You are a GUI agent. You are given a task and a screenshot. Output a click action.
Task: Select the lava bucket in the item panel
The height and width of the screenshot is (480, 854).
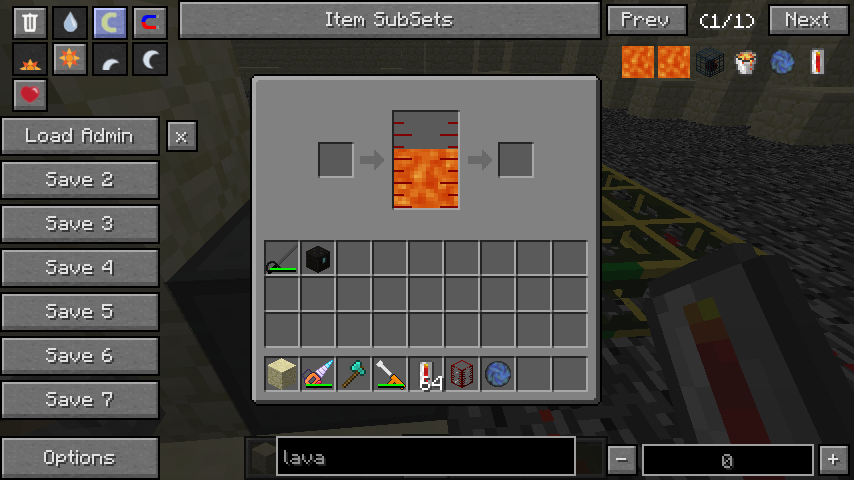pos(745,62)
